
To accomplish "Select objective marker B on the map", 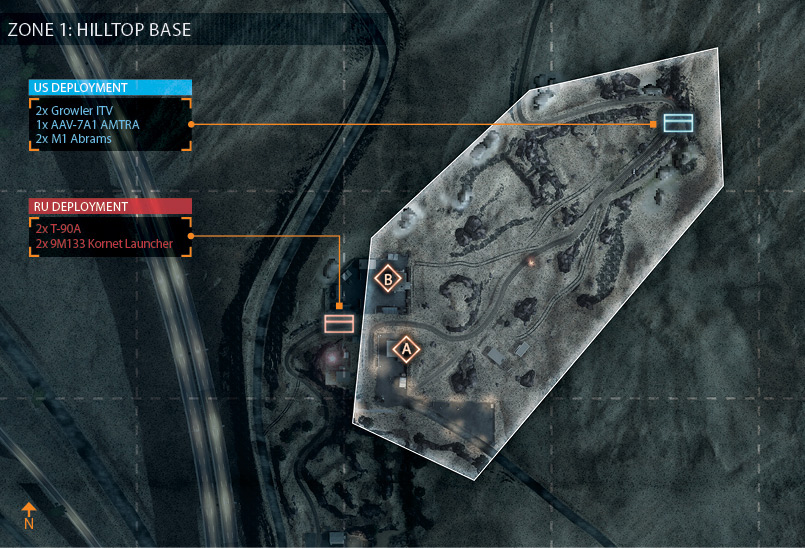I will pos(388,279).
